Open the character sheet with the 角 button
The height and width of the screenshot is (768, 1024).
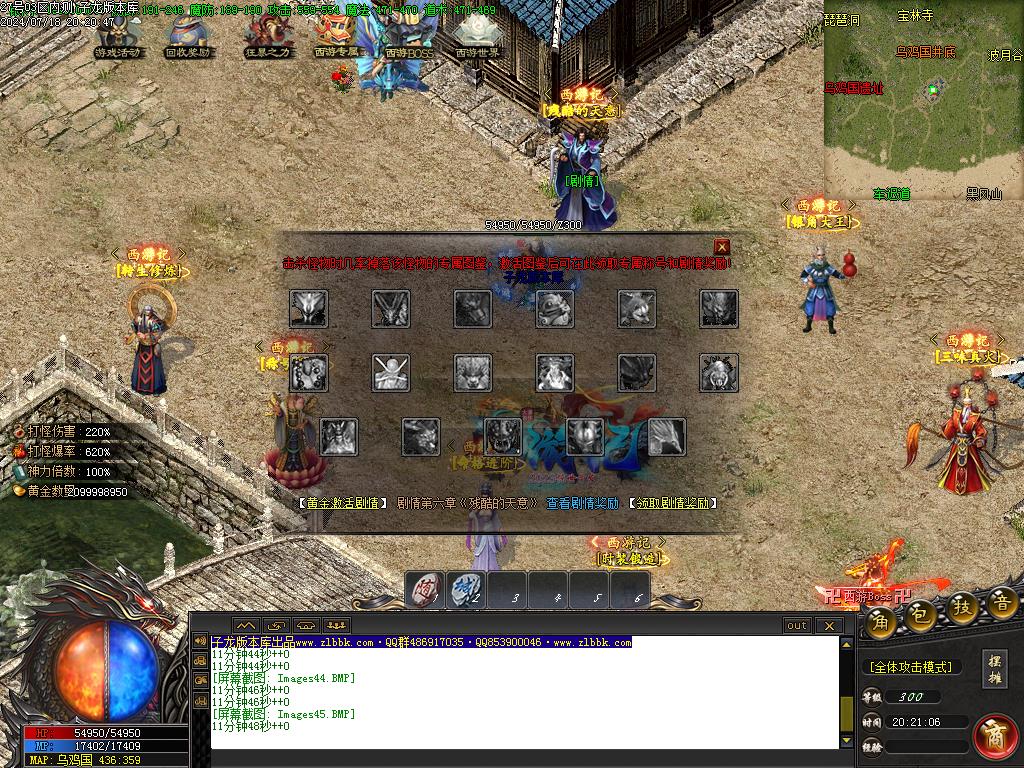[x=880, y=621]
